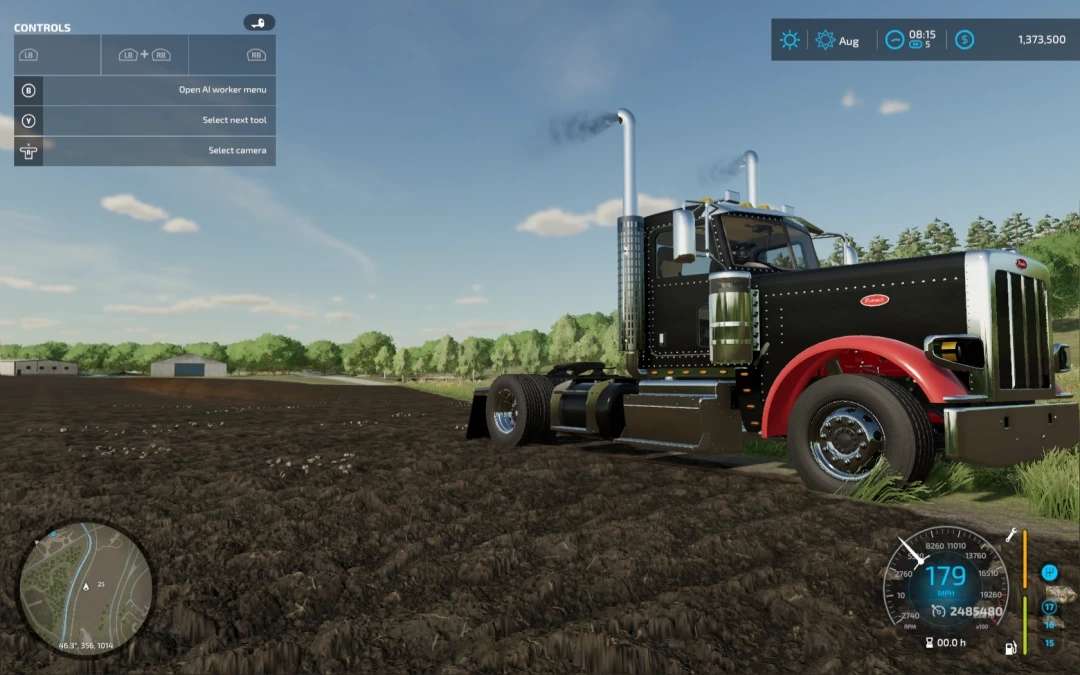Viewport: 1080px width, 675px height.
Task: Click the wrench vehicle damage icon
Action: (1011, 536)
